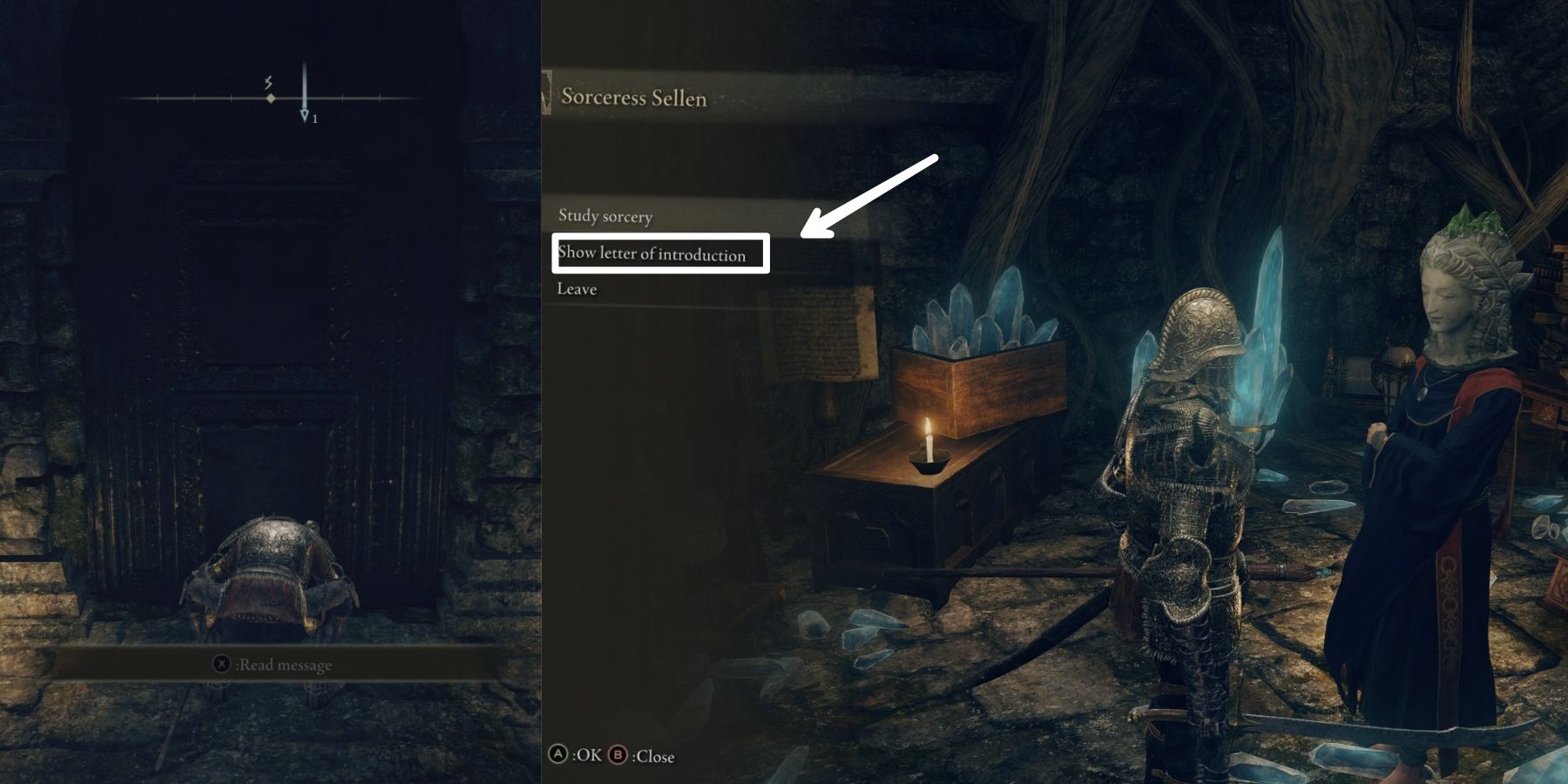This screenshot has height=784, width=1568.
Task: Click the Close prompt at the bottom
Action: point(655,756)
